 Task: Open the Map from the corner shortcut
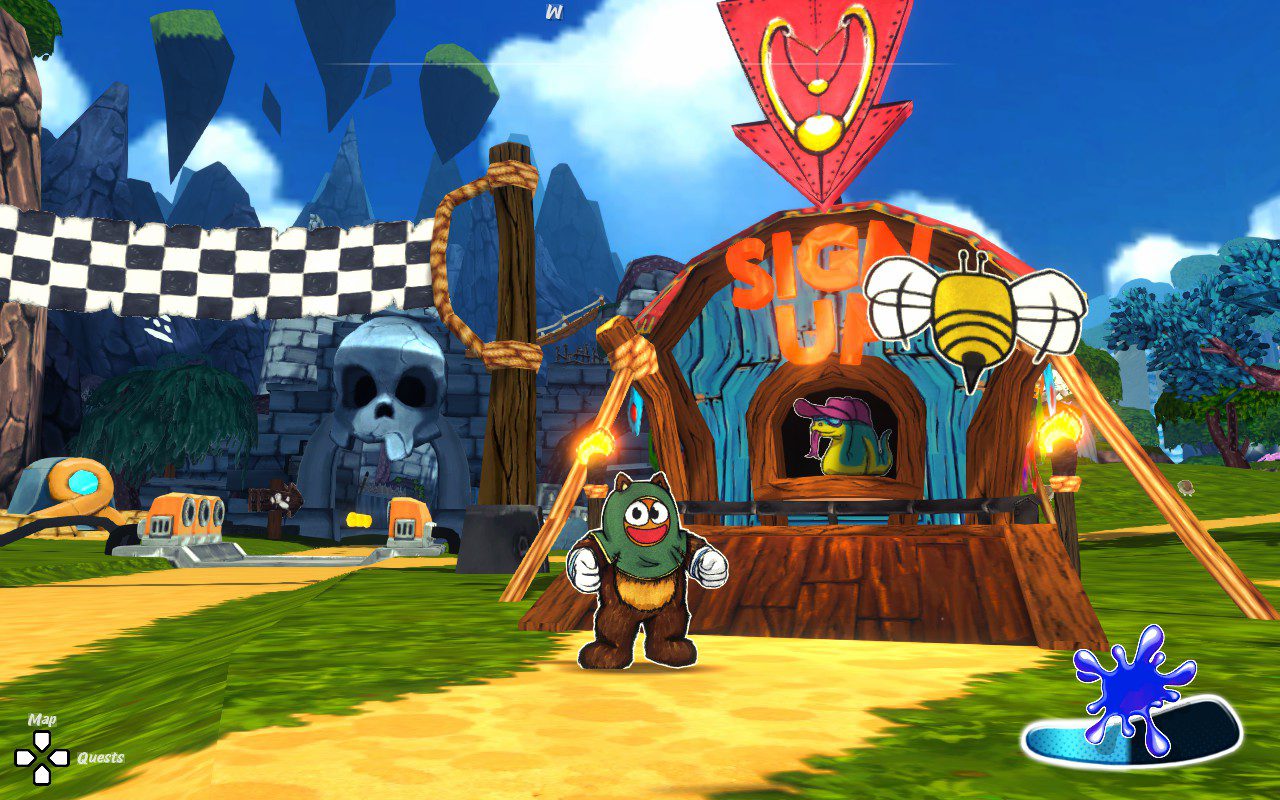pyautogui.click(x=42, y=720)
